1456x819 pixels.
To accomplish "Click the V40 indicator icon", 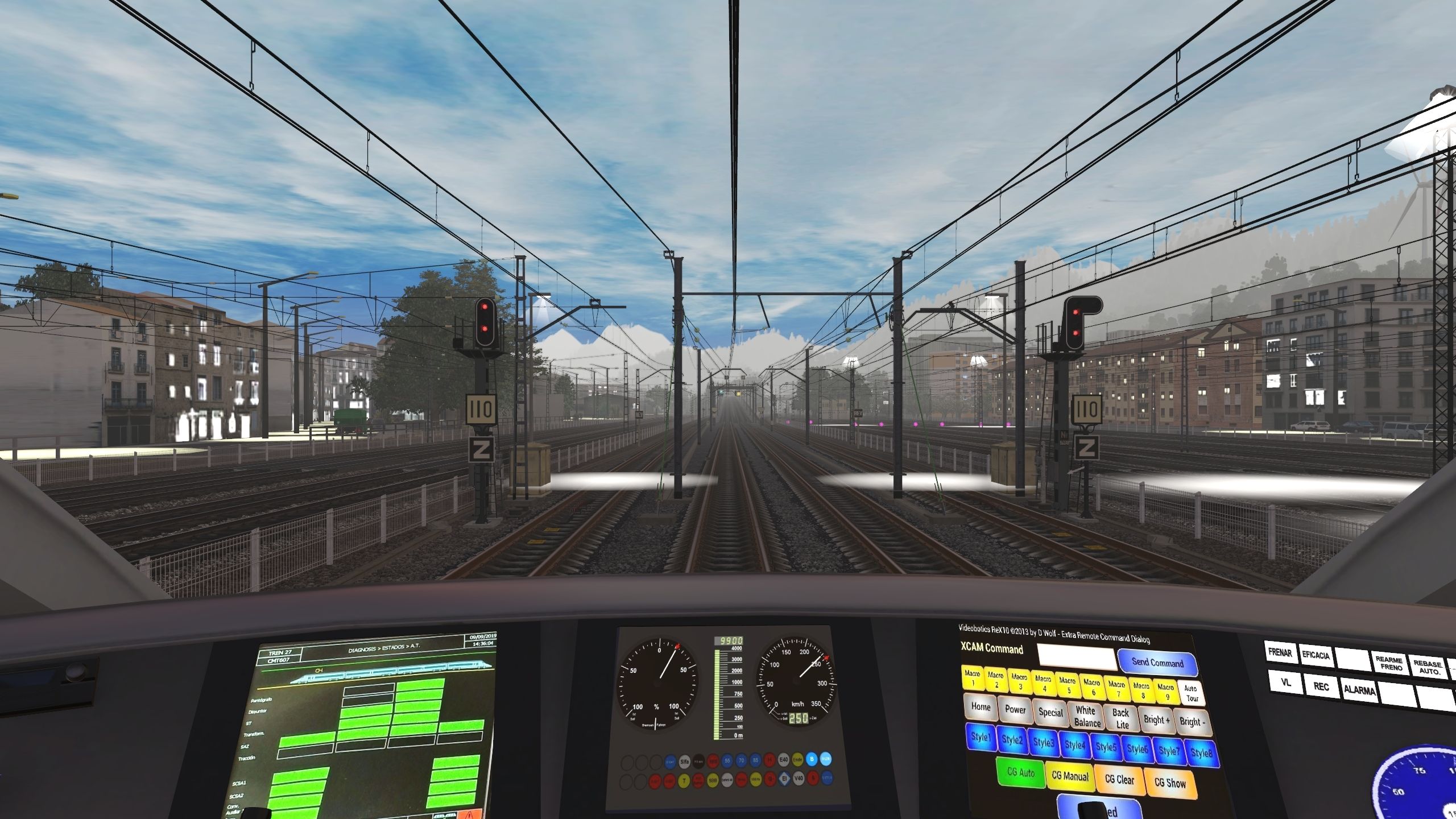I will point(798,779).
